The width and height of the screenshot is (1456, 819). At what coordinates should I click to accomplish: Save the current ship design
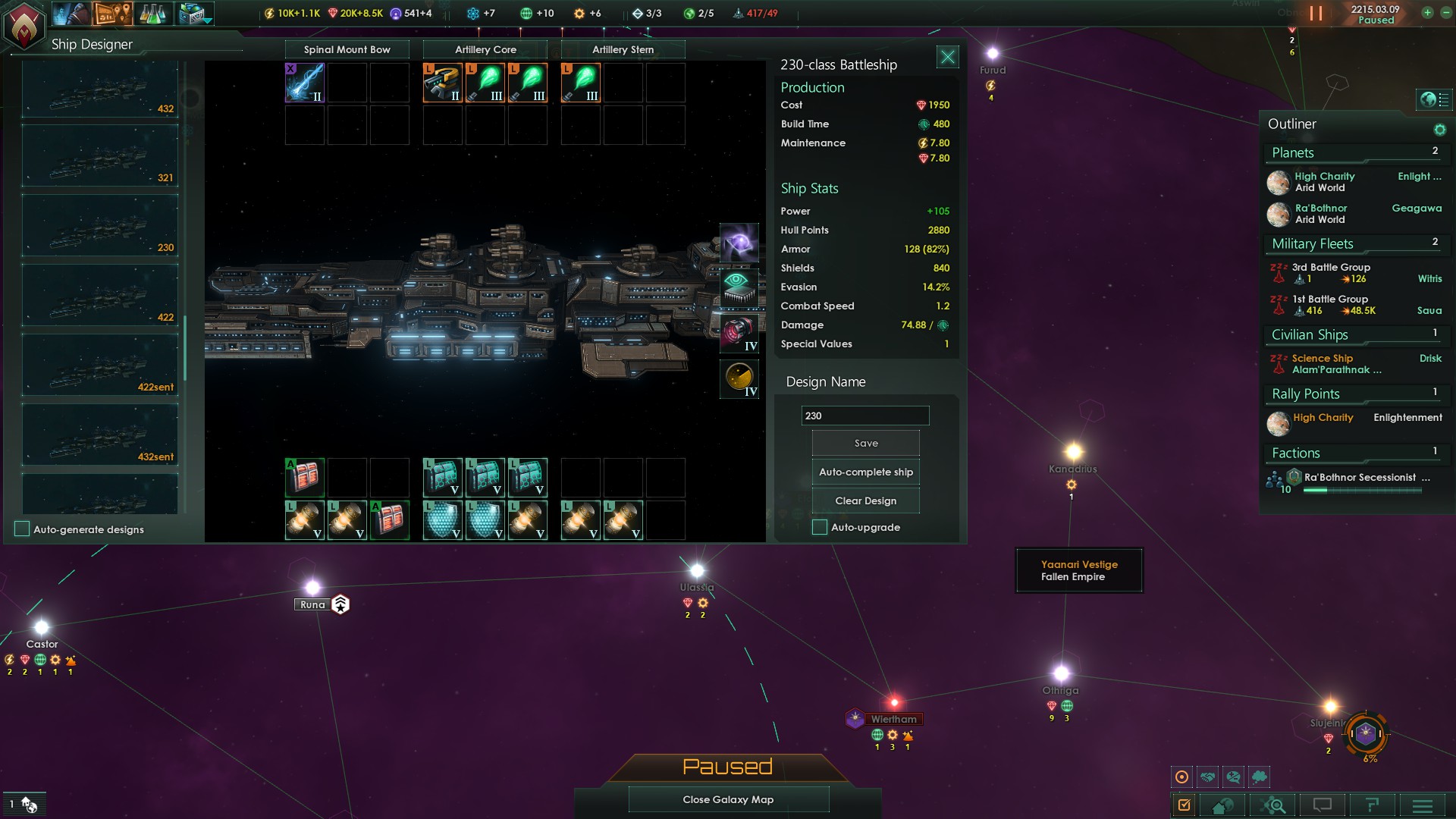pyautogui.click(x=865, y=444)
